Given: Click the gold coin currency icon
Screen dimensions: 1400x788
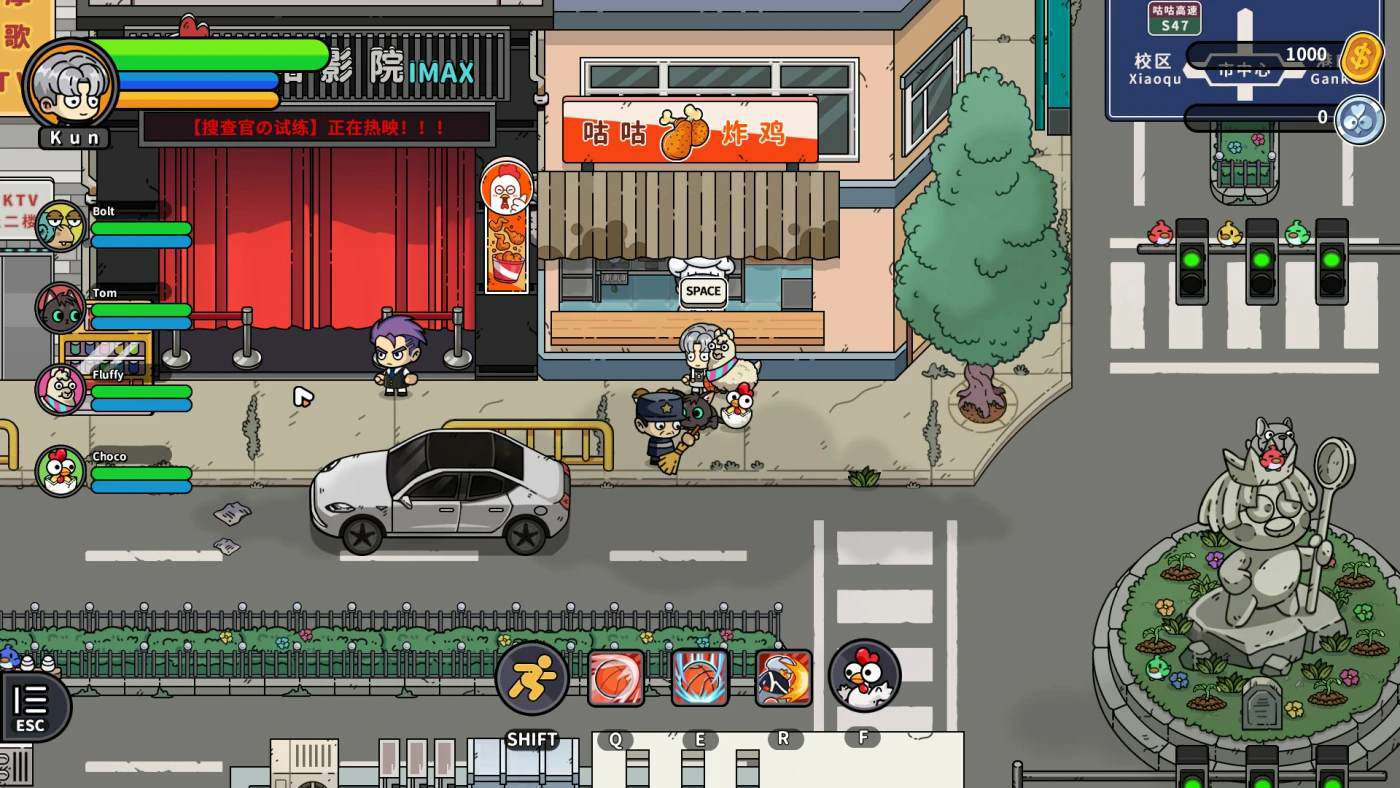Looking at the screenshot, I should (1361, 56).
